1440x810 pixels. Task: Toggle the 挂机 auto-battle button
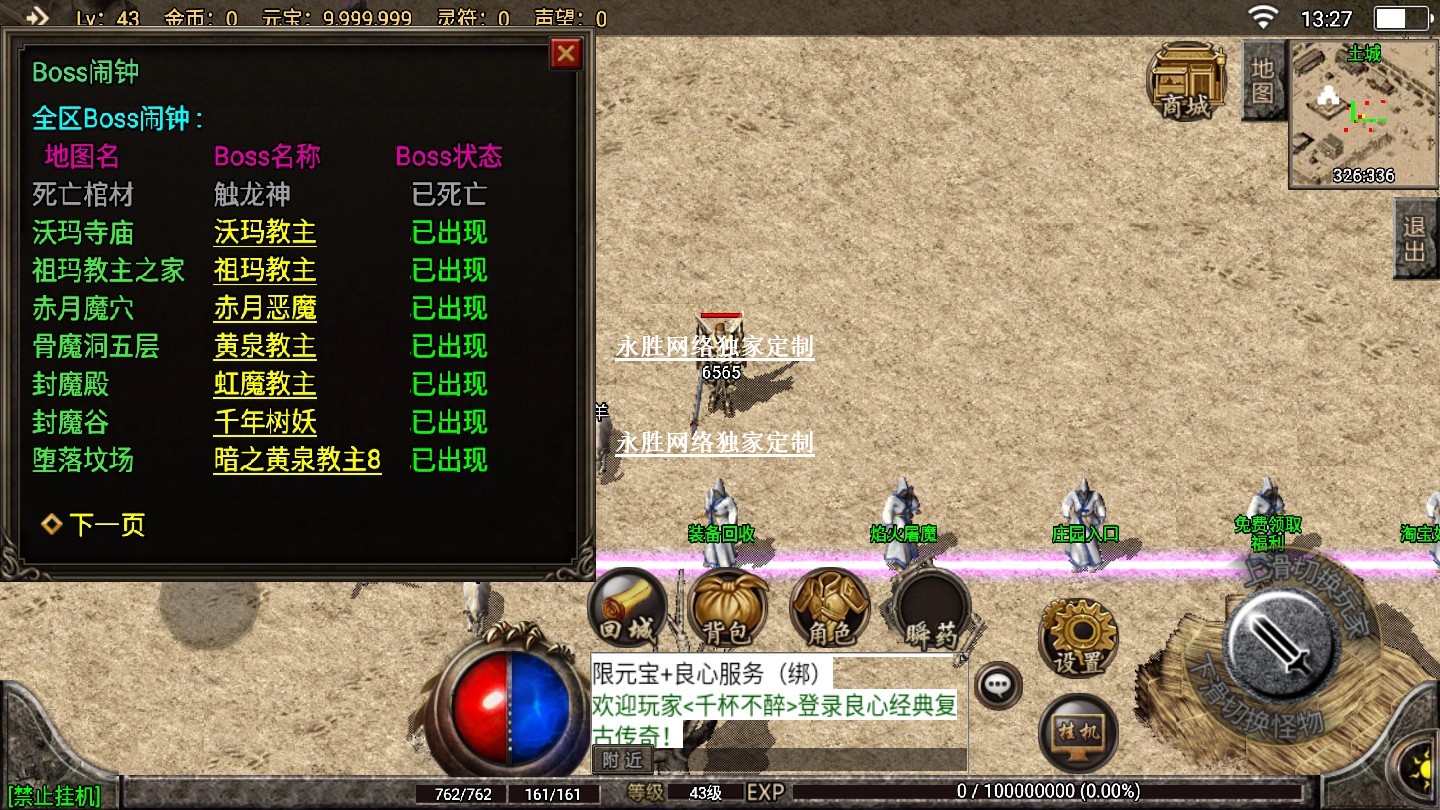[x=1078, y=733]
